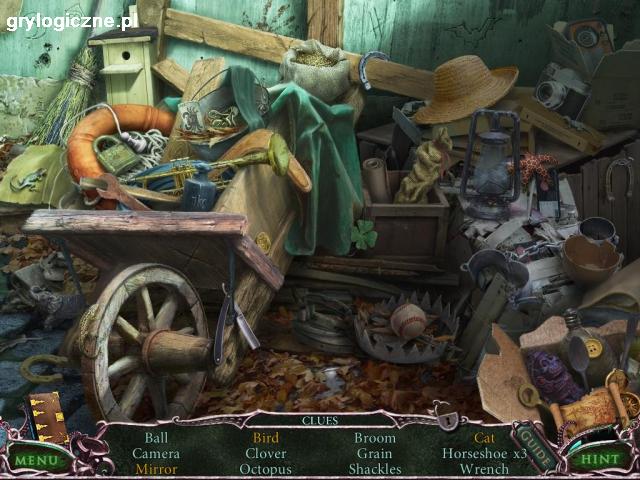The image size is (640, 480).
Task: Choose the Shackles clue entry
Action: click(x=375, y=469)
